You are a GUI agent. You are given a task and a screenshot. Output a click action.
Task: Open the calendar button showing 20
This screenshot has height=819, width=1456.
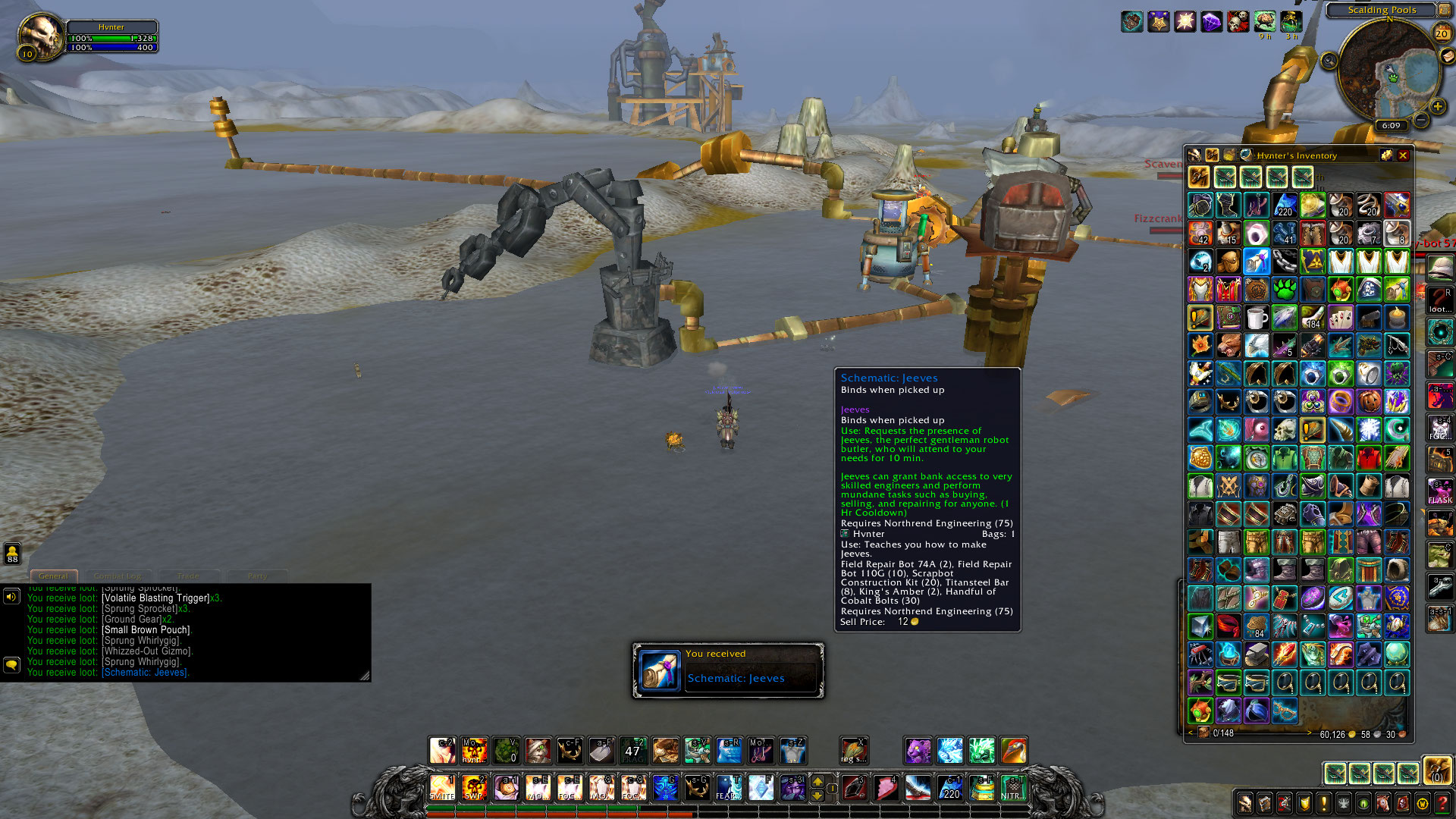coord(1442,33)
